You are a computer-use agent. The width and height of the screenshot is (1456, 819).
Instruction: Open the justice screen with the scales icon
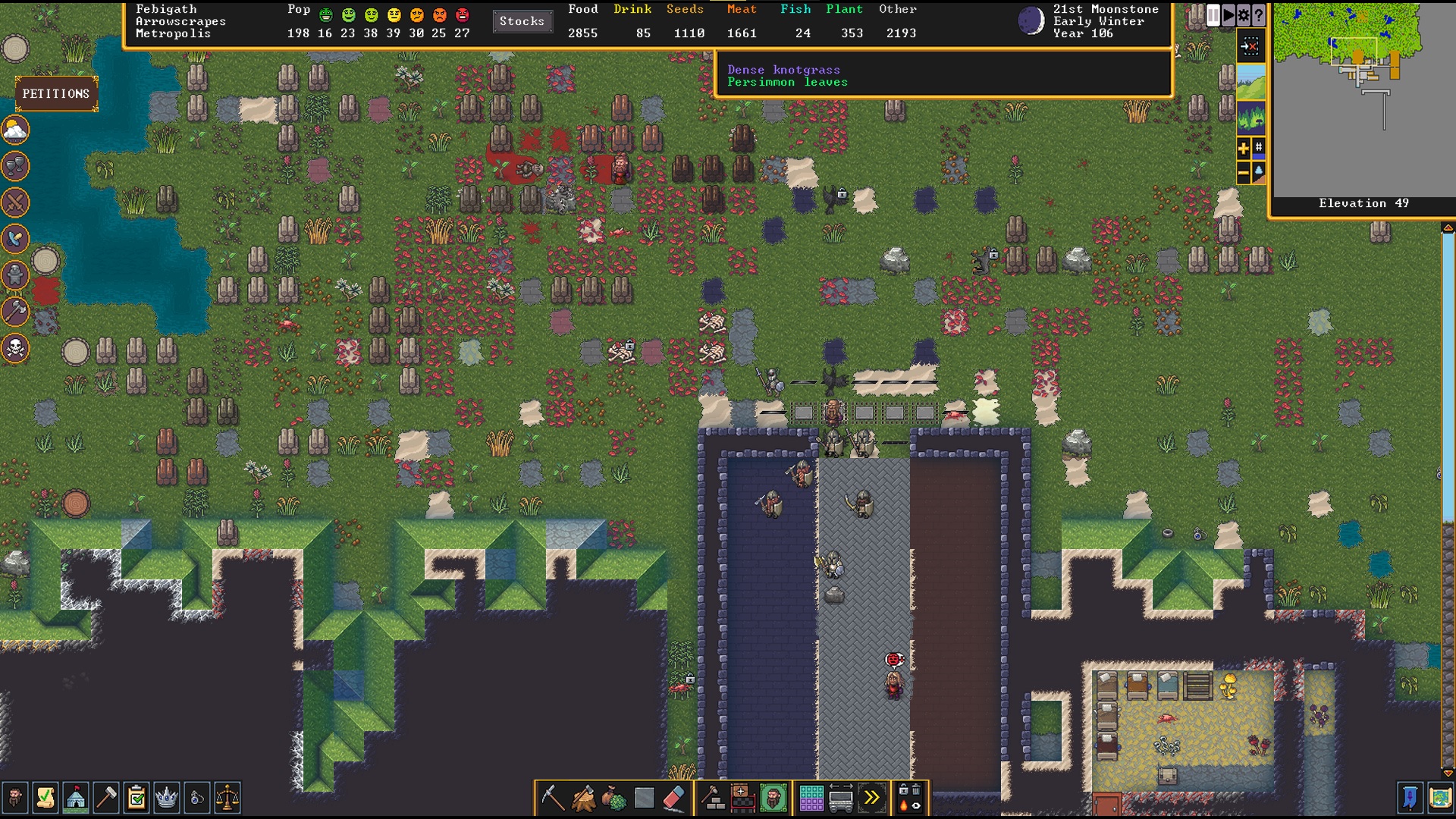click(228, 797)
